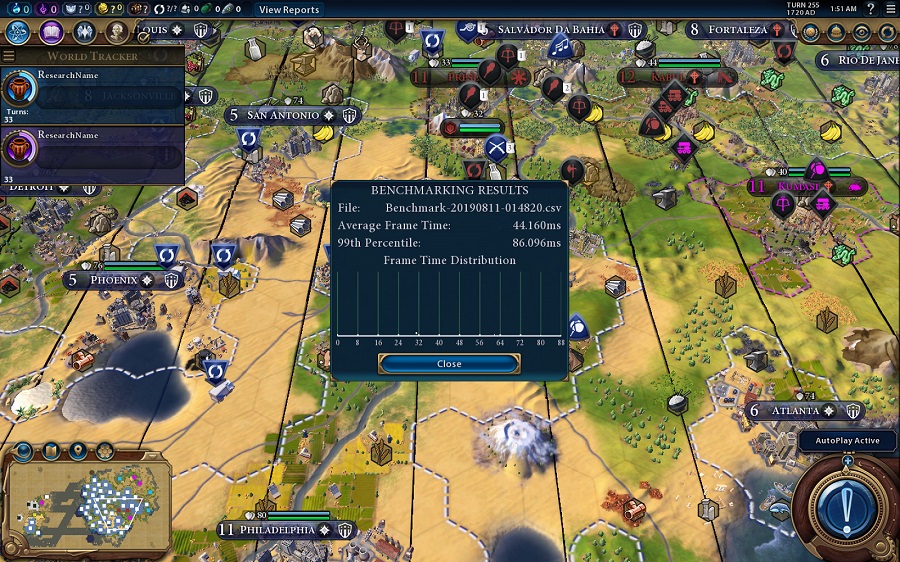Open the city-states dome icon
This screenshot has height=562, width=900.
(x=835, y=32)
